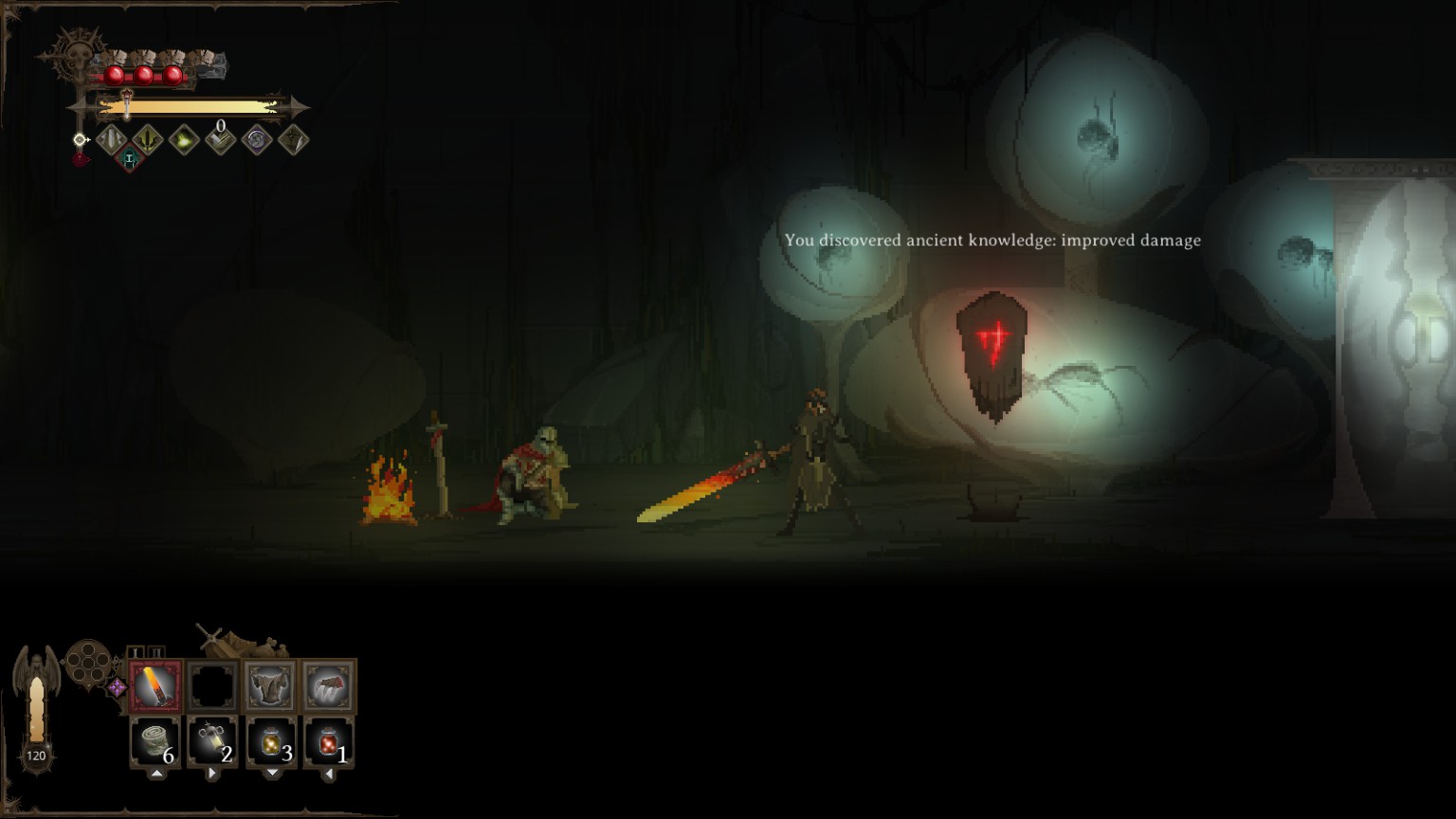This screenshot has height=819, width=1456.
Task: Use the yellow potion jar
Action: [x=271, y=742]
